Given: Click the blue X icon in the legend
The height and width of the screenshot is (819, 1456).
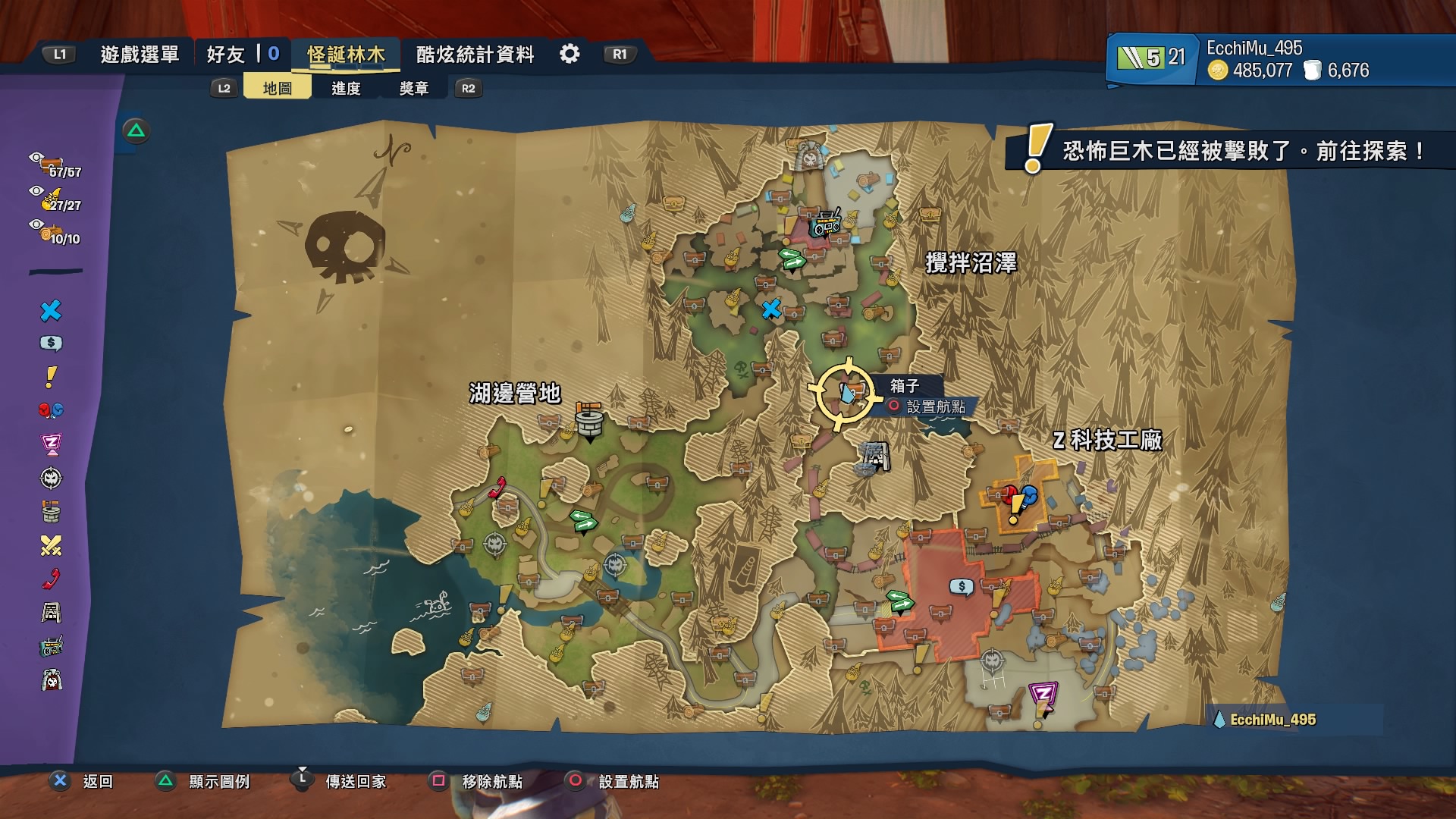Looking at the screenshot, I should (51, 311).
